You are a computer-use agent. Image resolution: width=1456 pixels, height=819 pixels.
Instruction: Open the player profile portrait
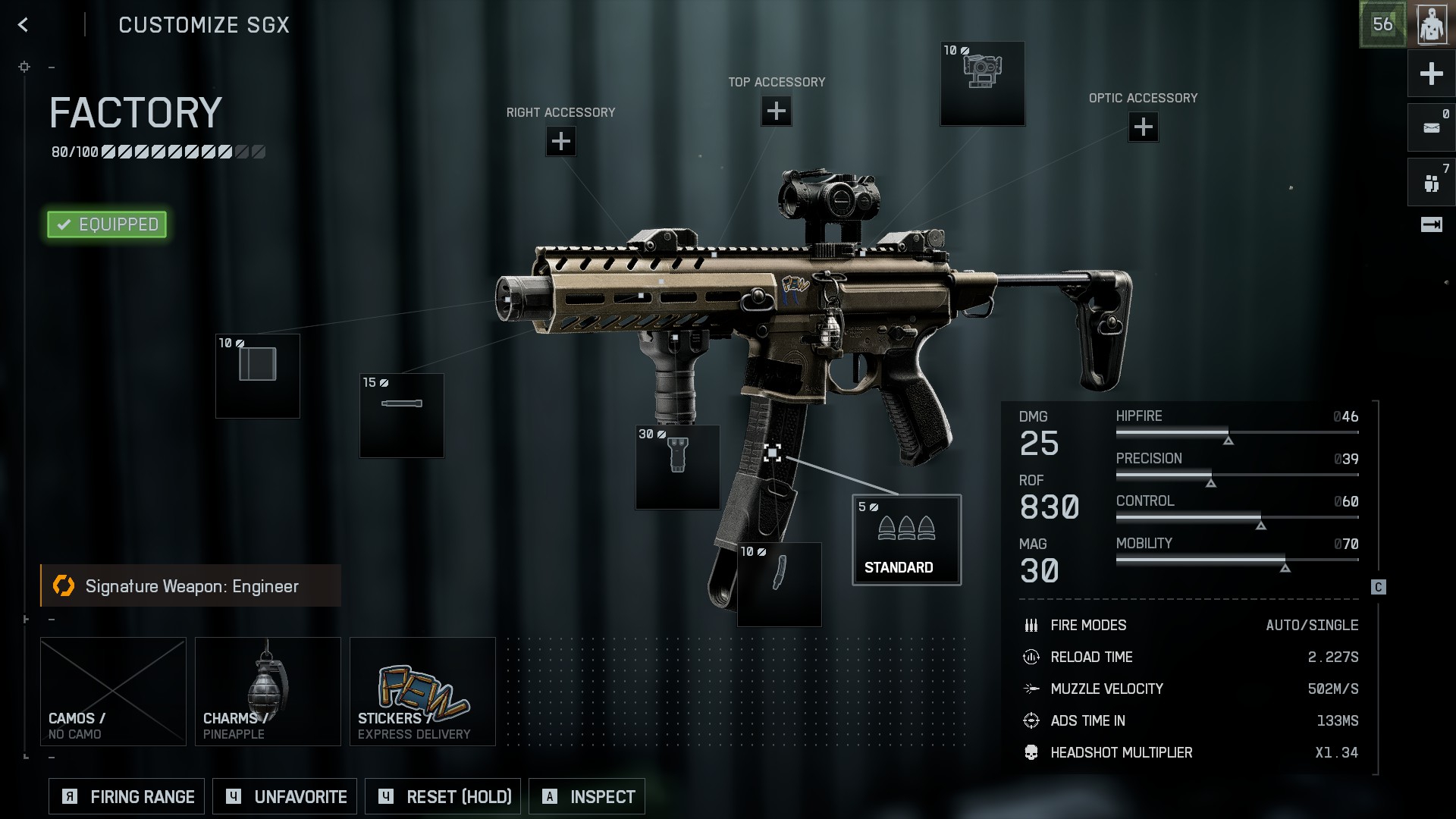point(1432,25)
